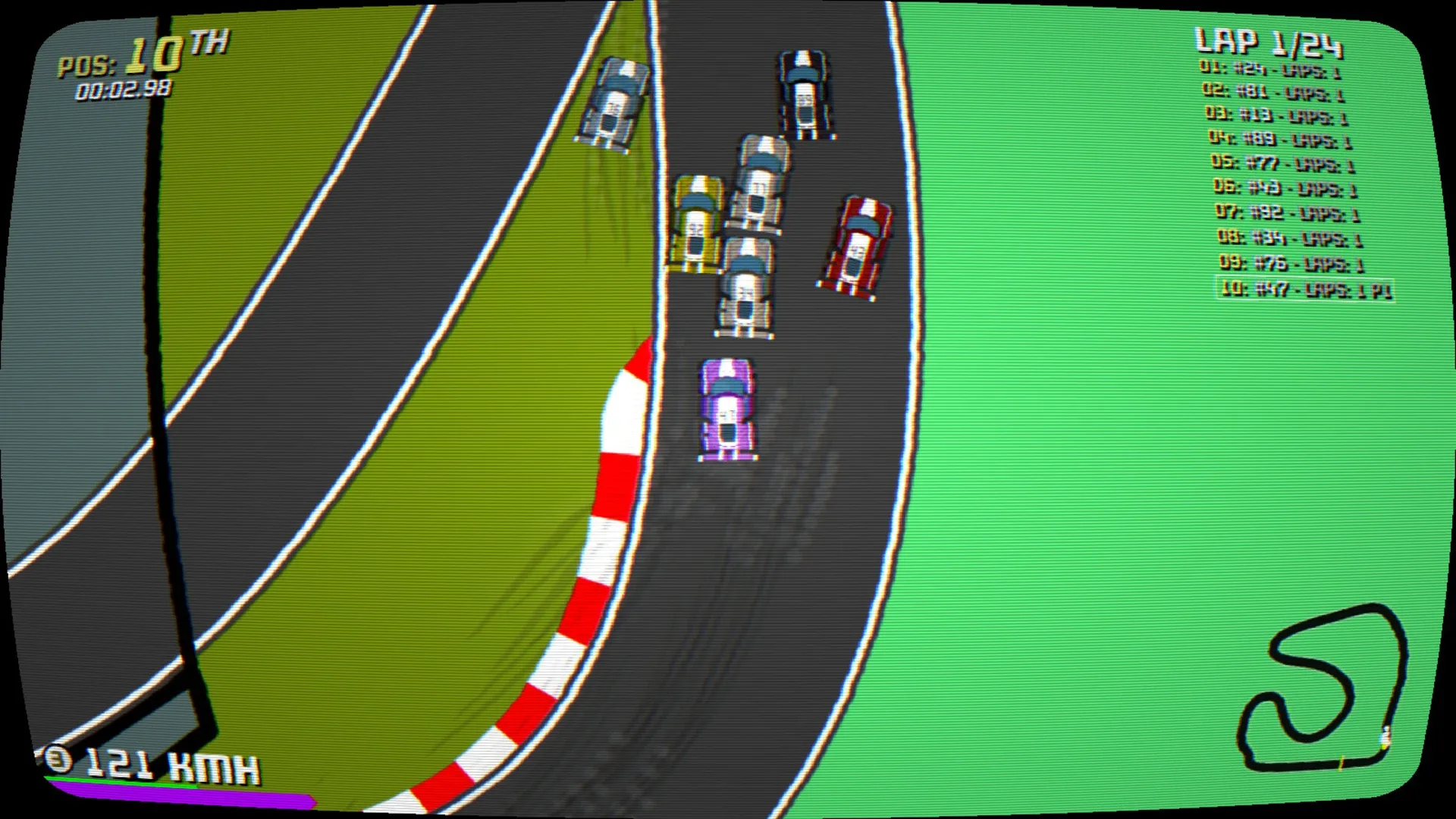Select the 05: #77 standings row
Image resolution: width=1456 pixels, height=819 pixels.
(1283, 162)
